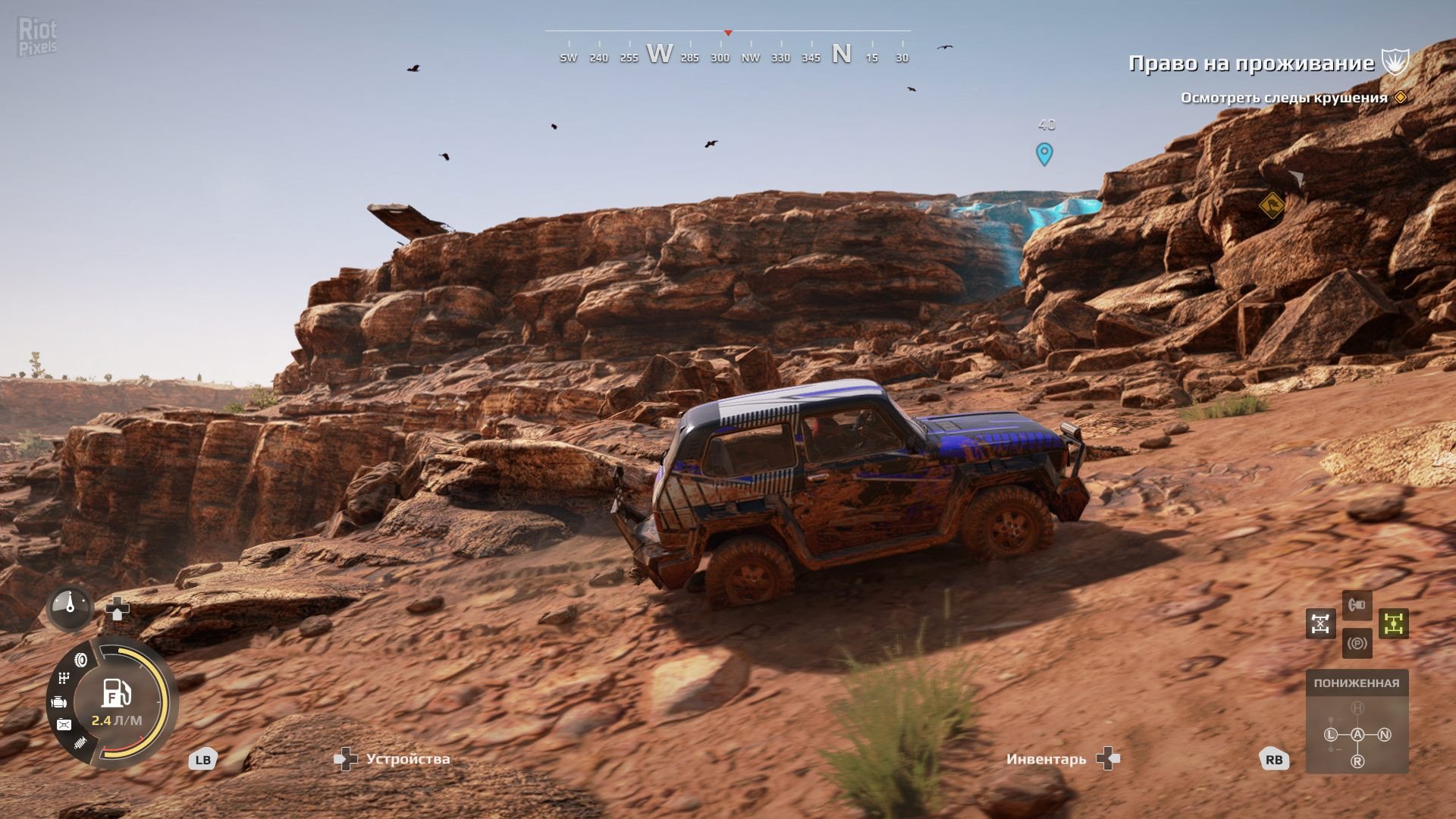Image resolution: width=1456 pixels, height=819 pixels.
Task: Engage the parking brake icon
Action: point(1357,644)
